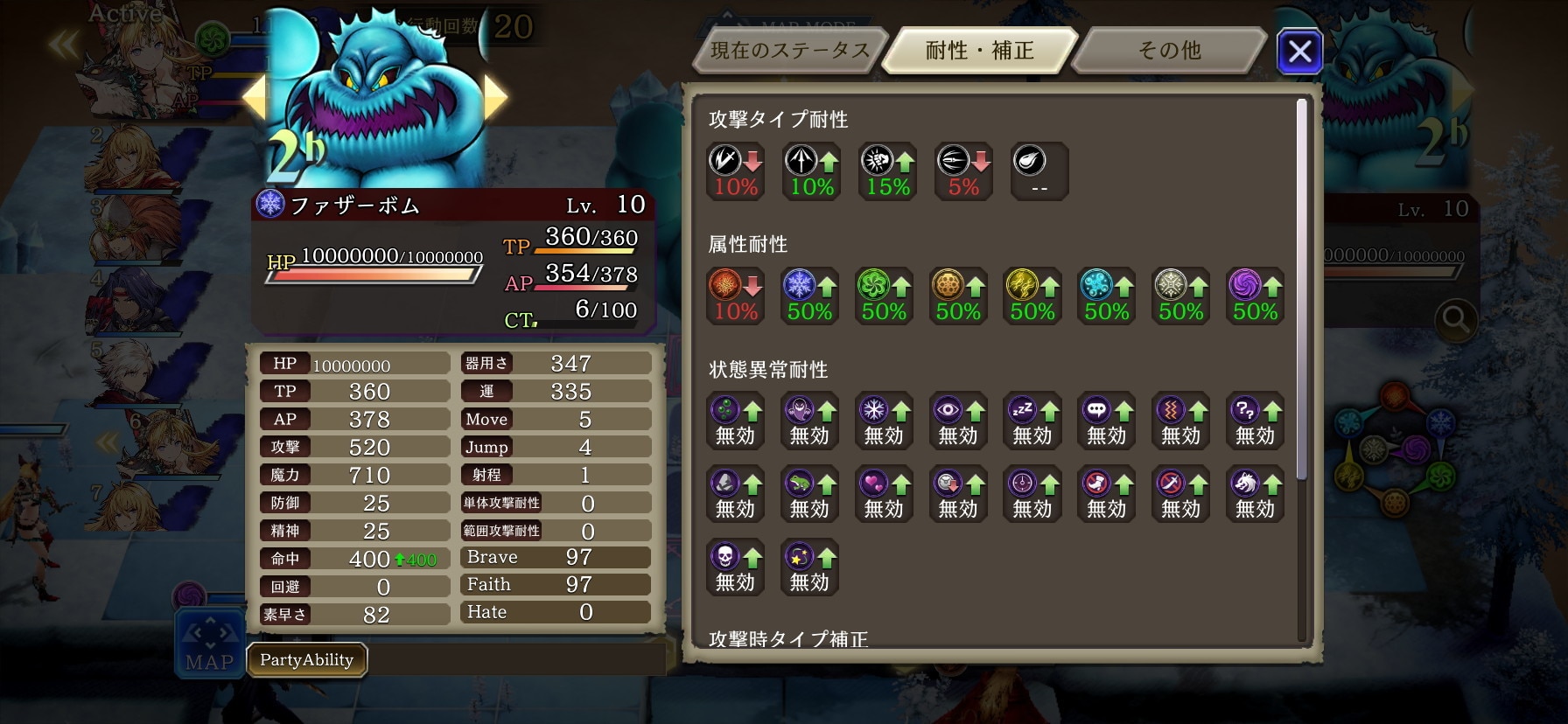This screenshot has height=724, width=1568.
Task: Switch to the 現在のステータス tab
Action: pos(789,51)
